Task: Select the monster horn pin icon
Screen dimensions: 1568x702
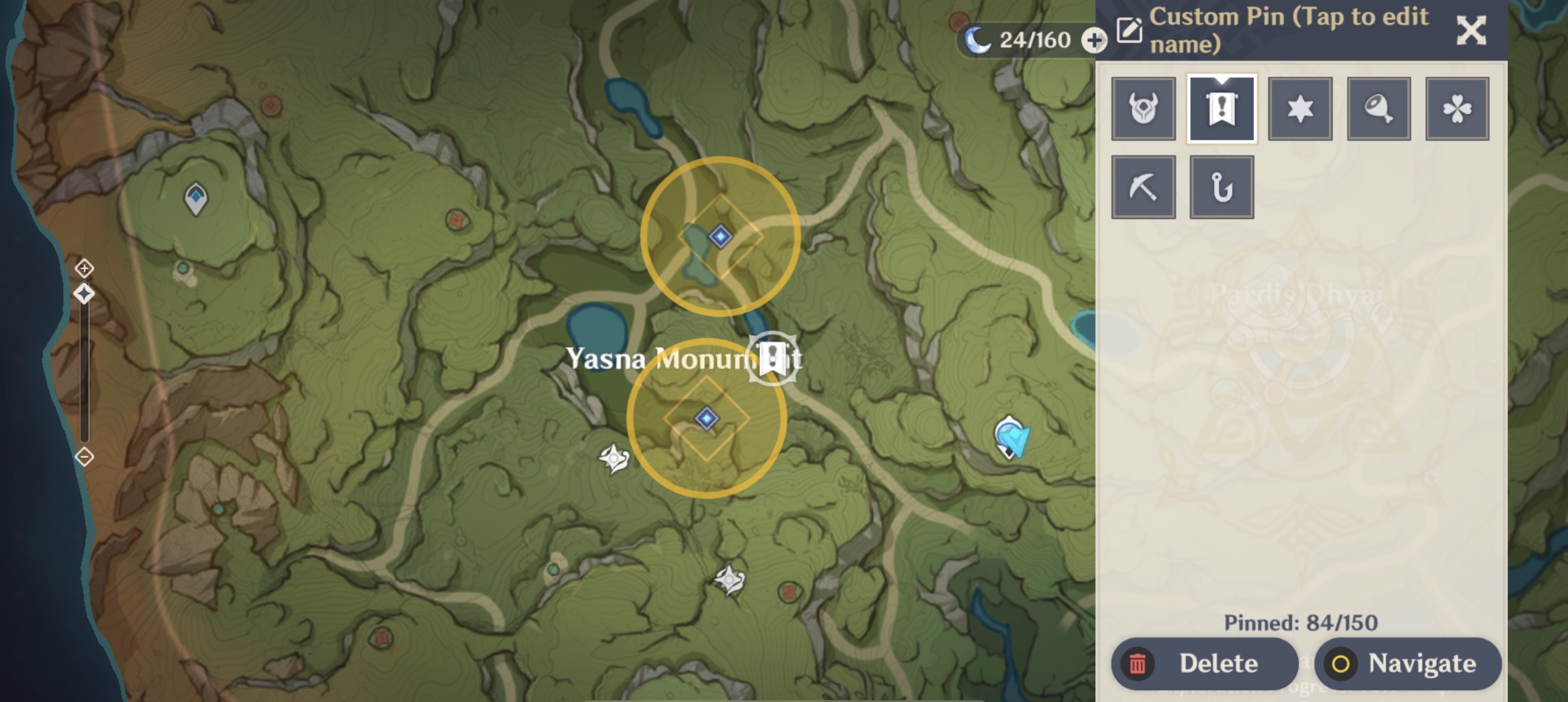Action: (1143, 108)
